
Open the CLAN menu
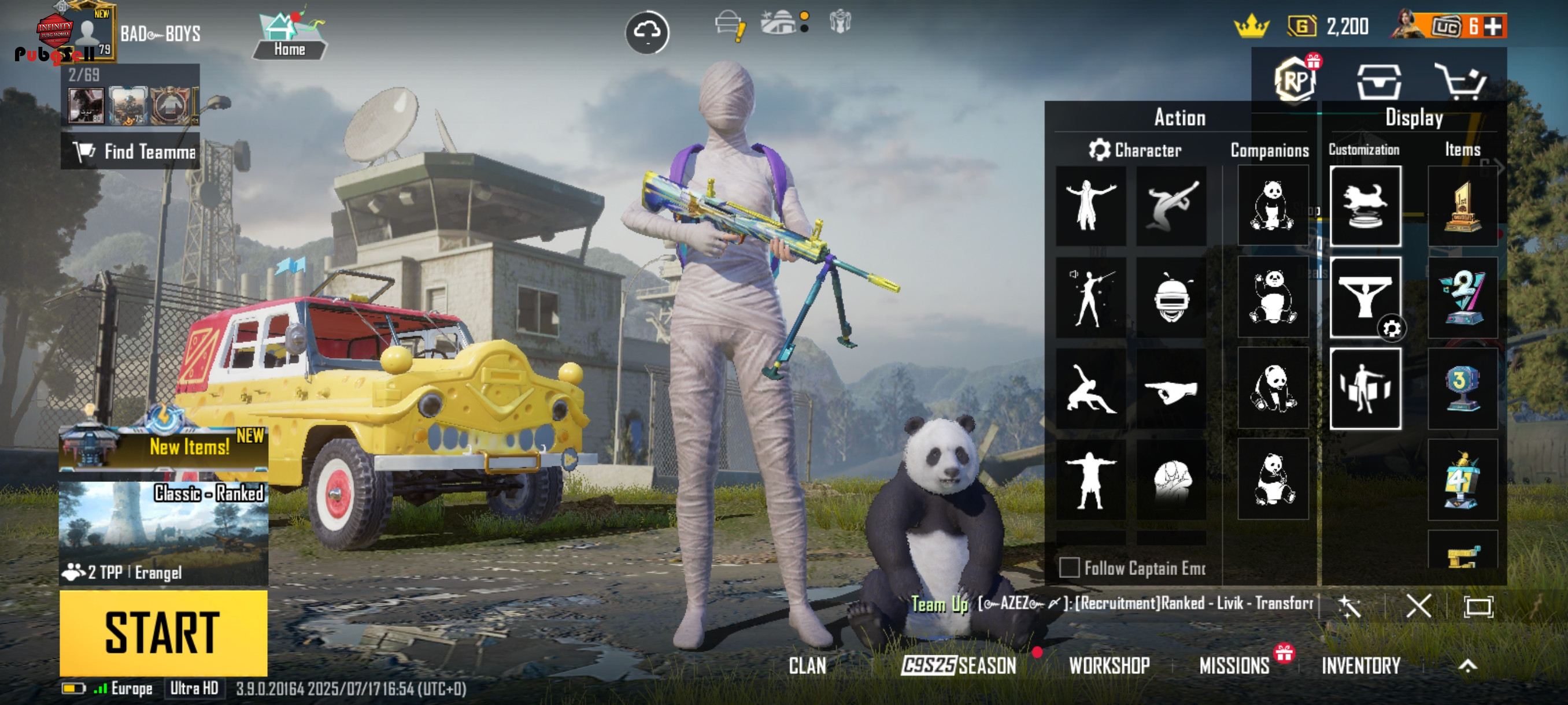pyautogui.click(x=807, y=666)
